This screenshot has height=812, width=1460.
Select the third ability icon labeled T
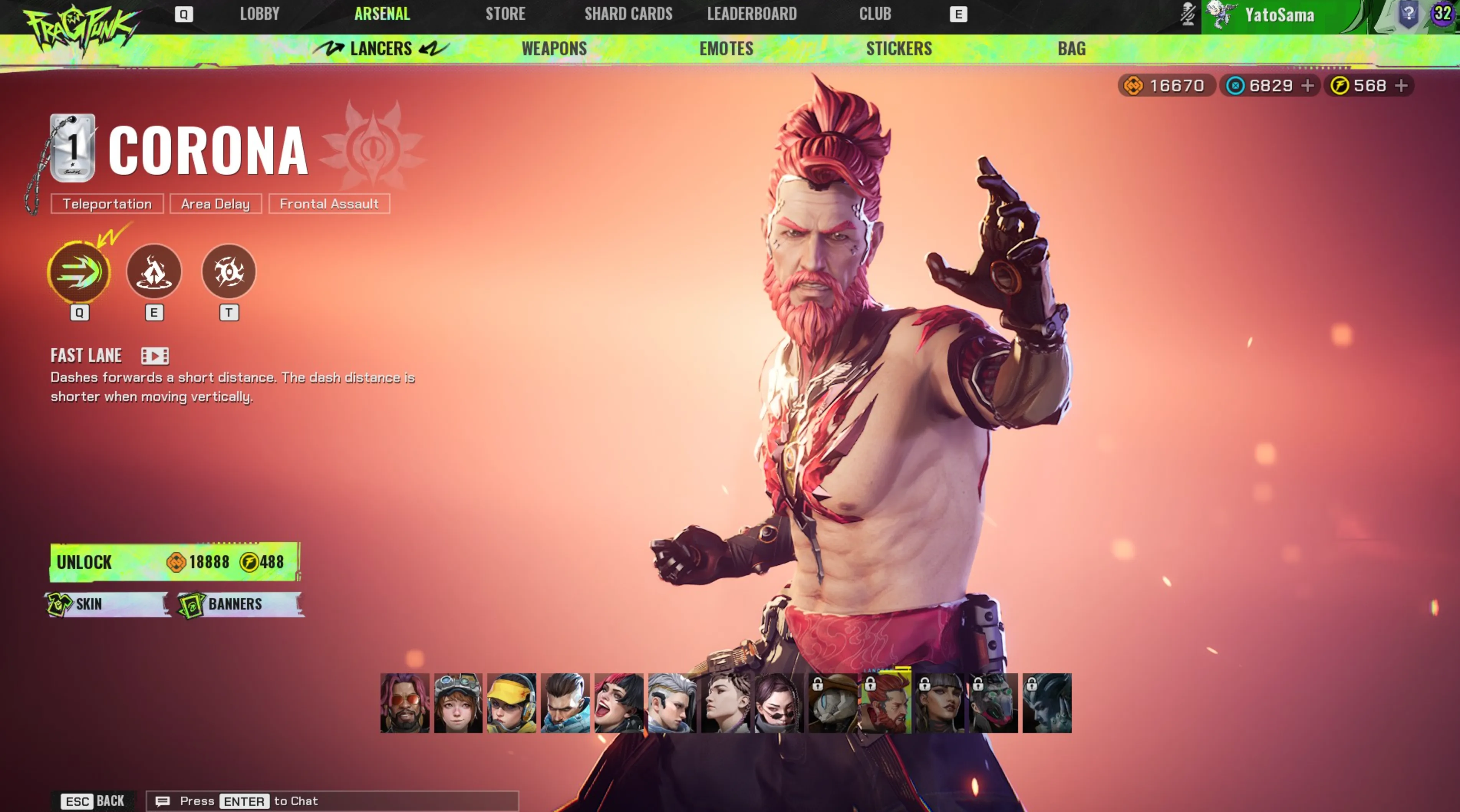point(229,272)
